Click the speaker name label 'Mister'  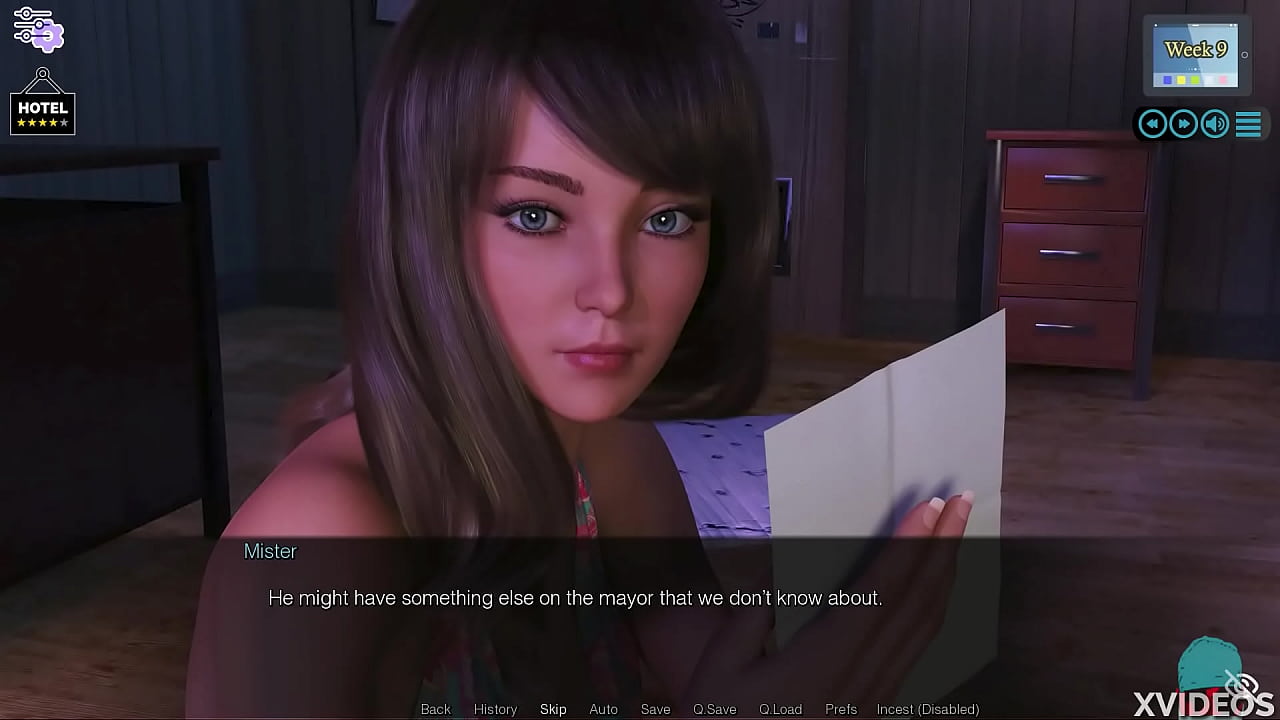click(270, 551)
